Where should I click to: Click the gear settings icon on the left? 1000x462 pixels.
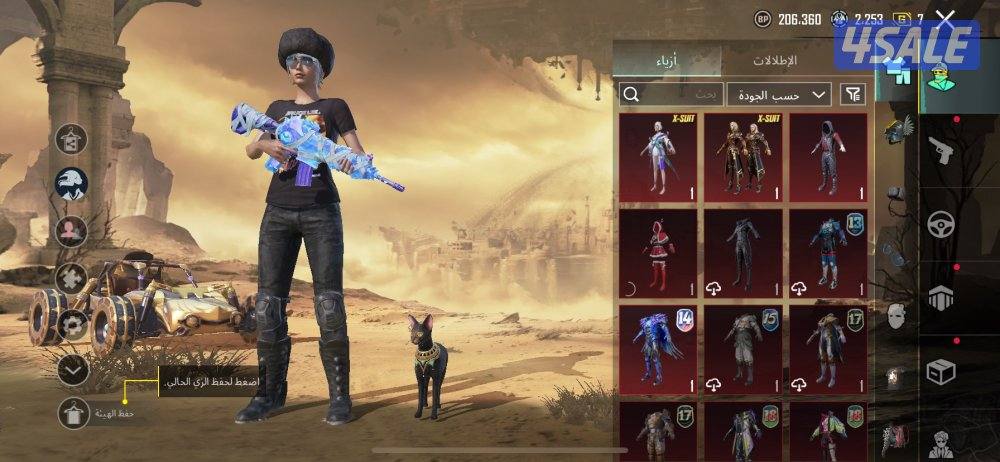pyautogui.click(x=72, y=325)
